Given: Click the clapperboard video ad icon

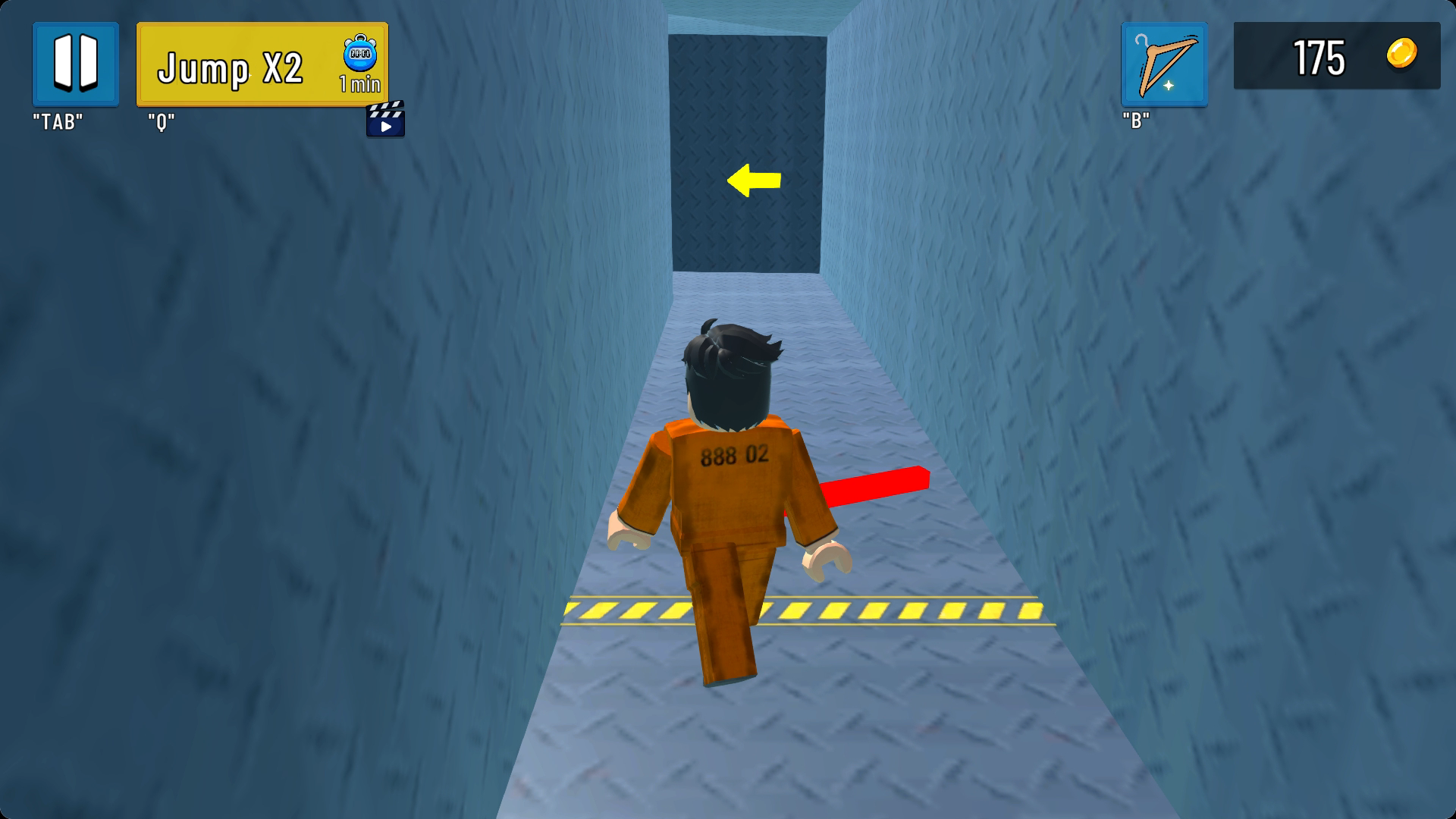Looking at the screenshot, I should [x=385, y=121].
